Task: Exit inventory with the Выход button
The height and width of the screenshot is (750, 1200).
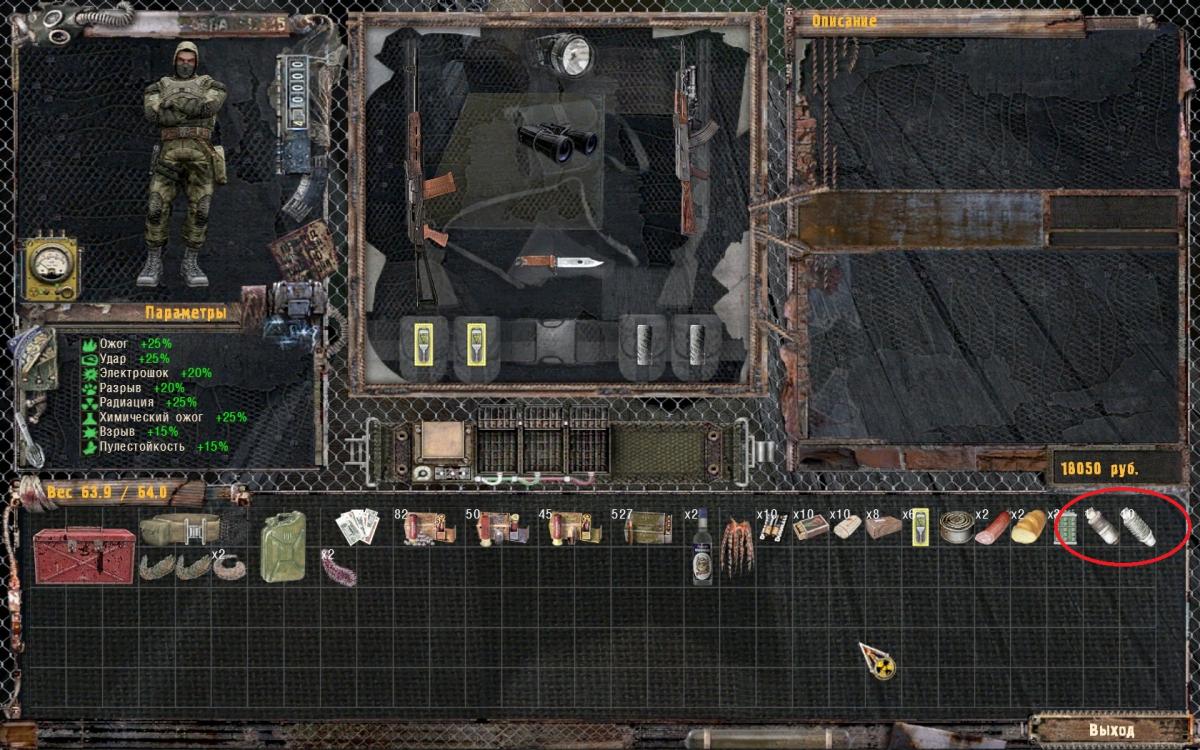Action: coord(1111,730)
